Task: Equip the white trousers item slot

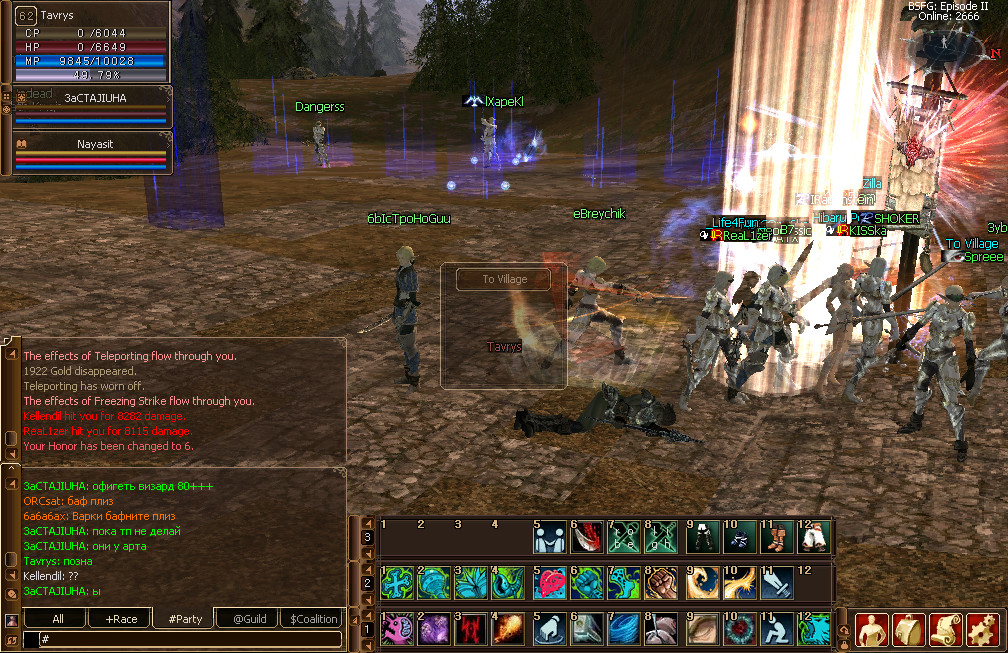Action: pos(815,538)
